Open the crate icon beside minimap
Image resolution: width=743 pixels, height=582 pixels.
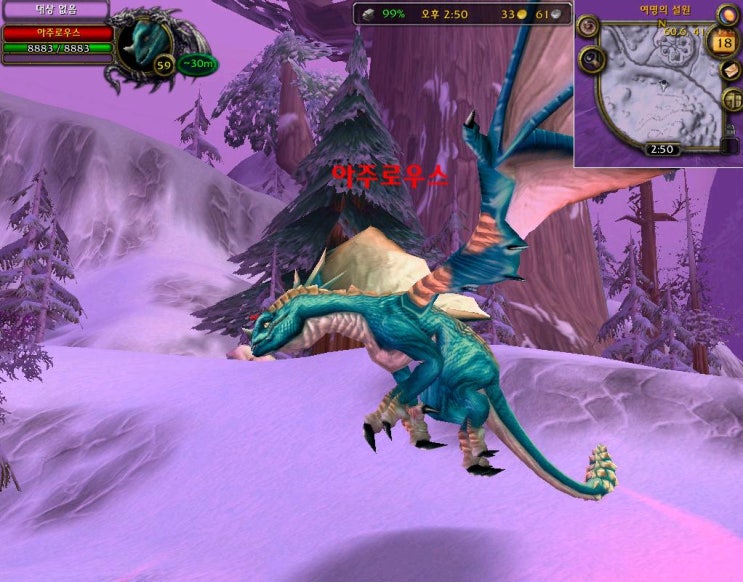click(x=731, y=99)
